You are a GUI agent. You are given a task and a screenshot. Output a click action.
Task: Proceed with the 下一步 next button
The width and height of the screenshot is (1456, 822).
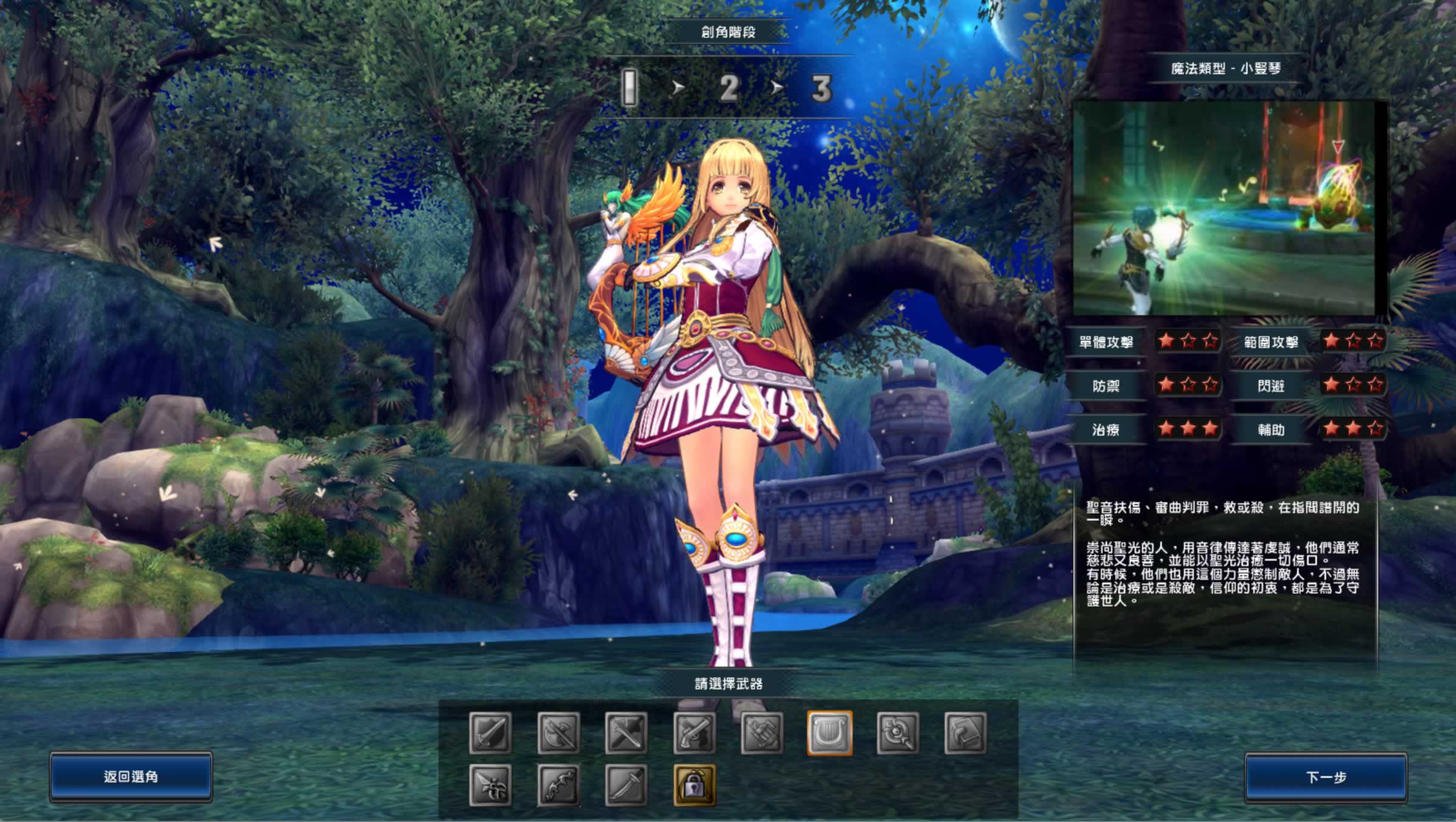click(x=1326, y=777)
